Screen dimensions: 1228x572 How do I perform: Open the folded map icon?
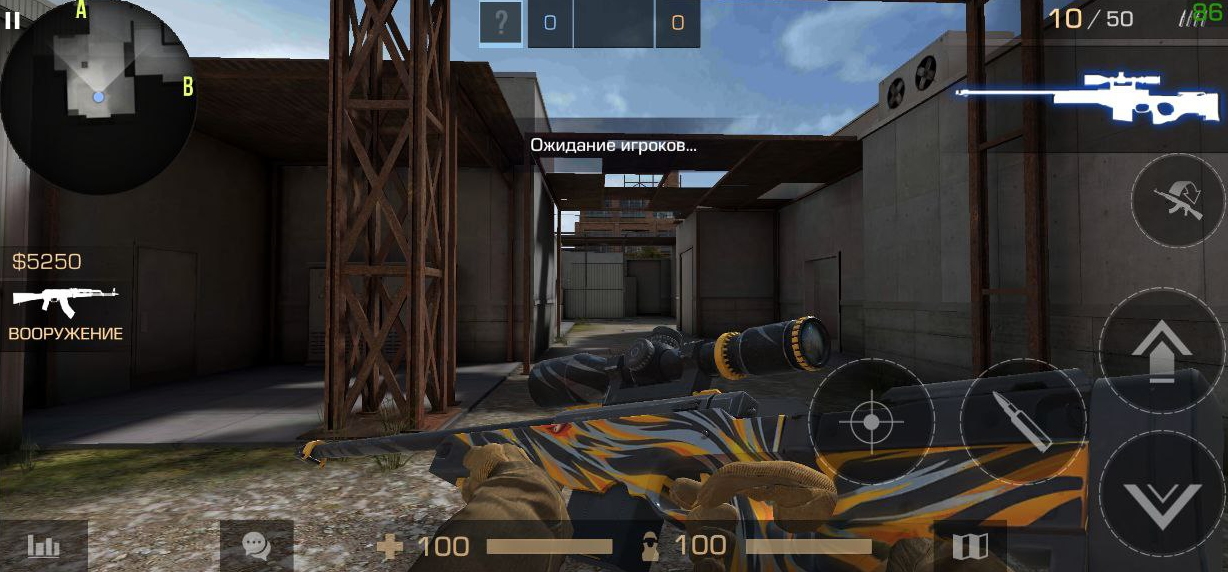(970, 546)
